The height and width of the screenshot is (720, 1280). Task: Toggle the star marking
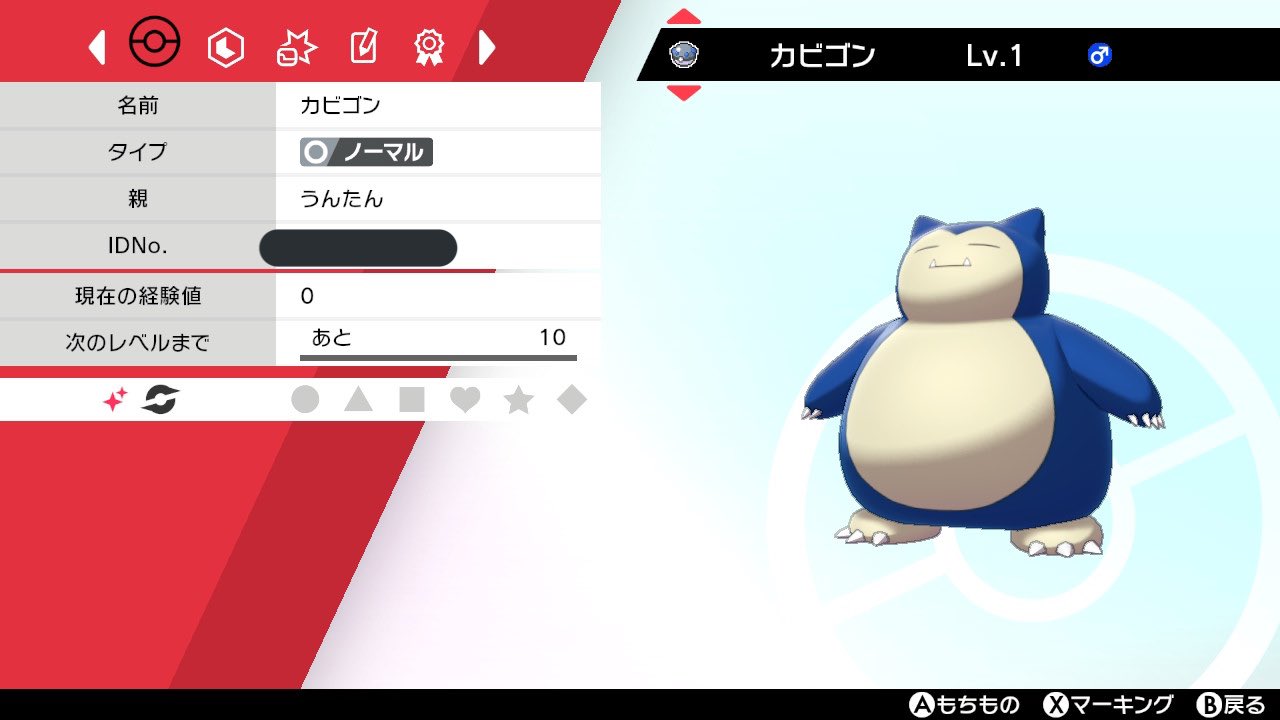pyautogui.click(x=520, y=398)
